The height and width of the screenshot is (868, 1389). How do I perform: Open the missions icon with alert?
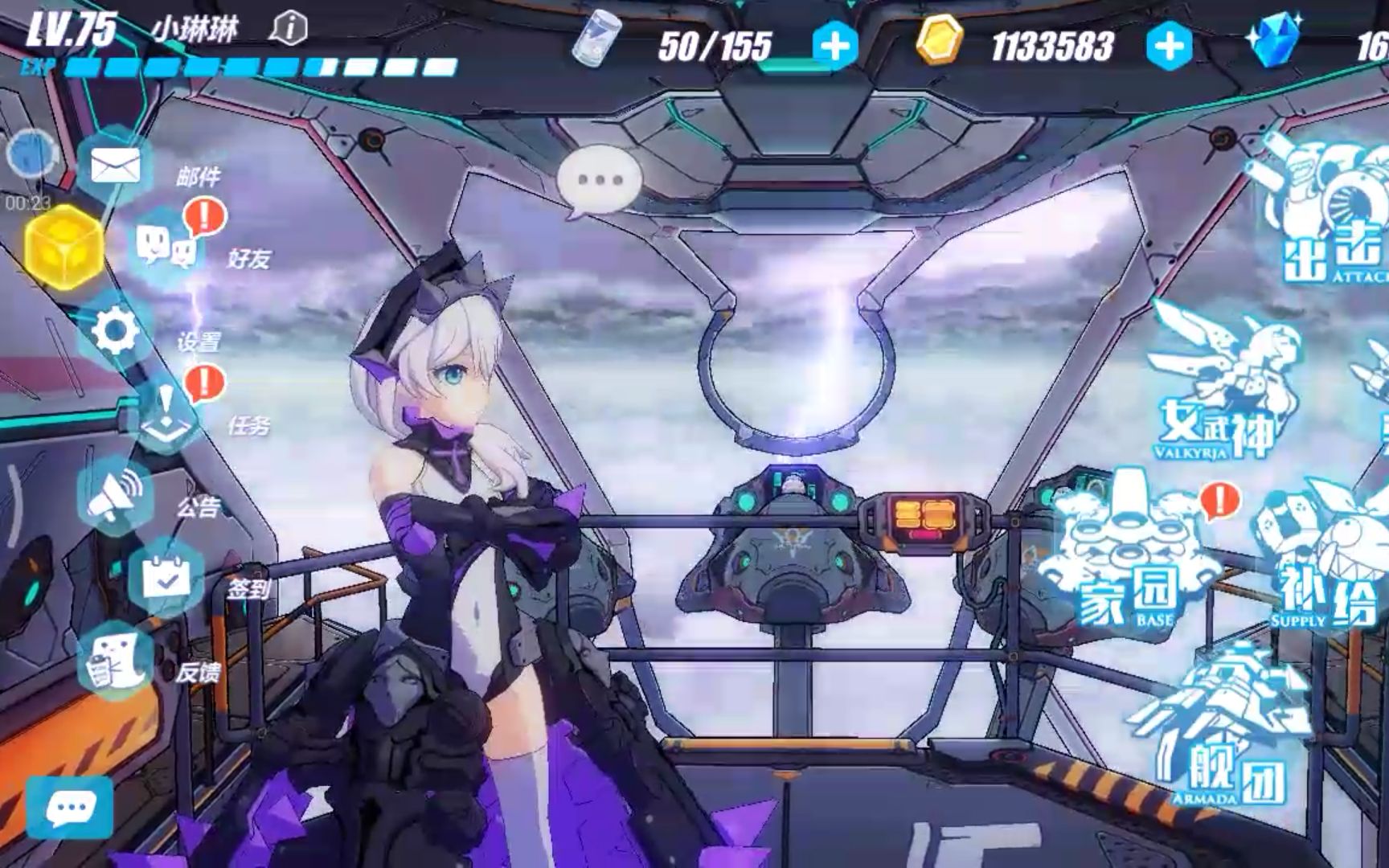pyautogui.click(x=166, y=415)
